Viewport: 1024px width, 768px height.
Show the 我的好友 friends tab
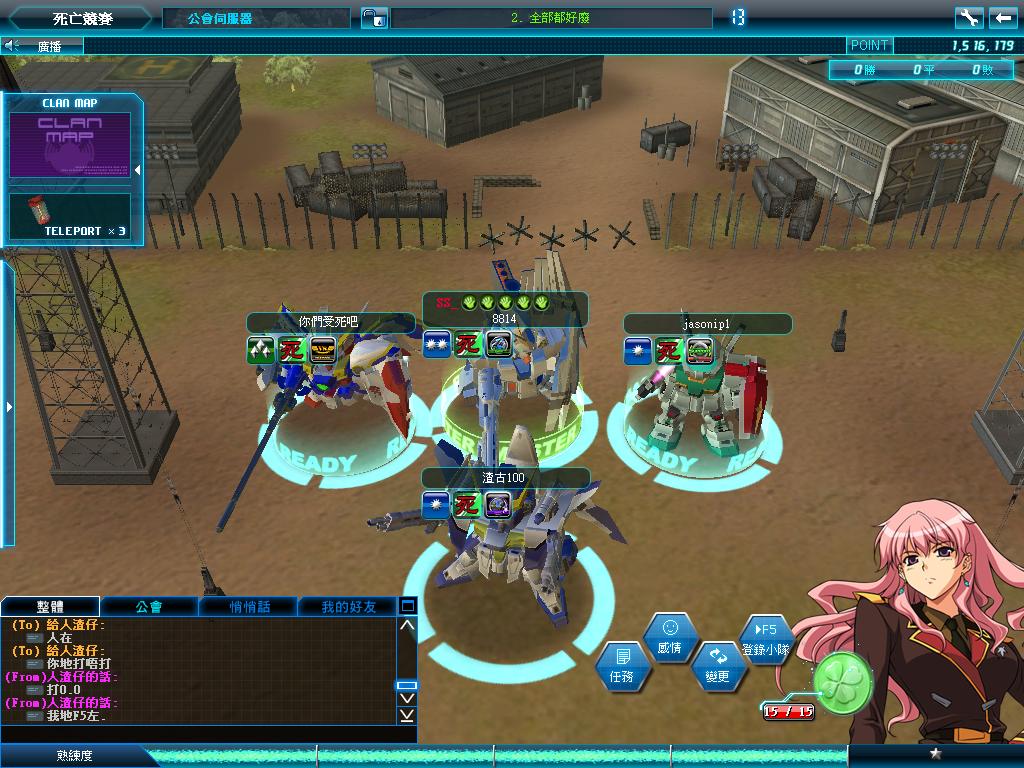(348, 606)
